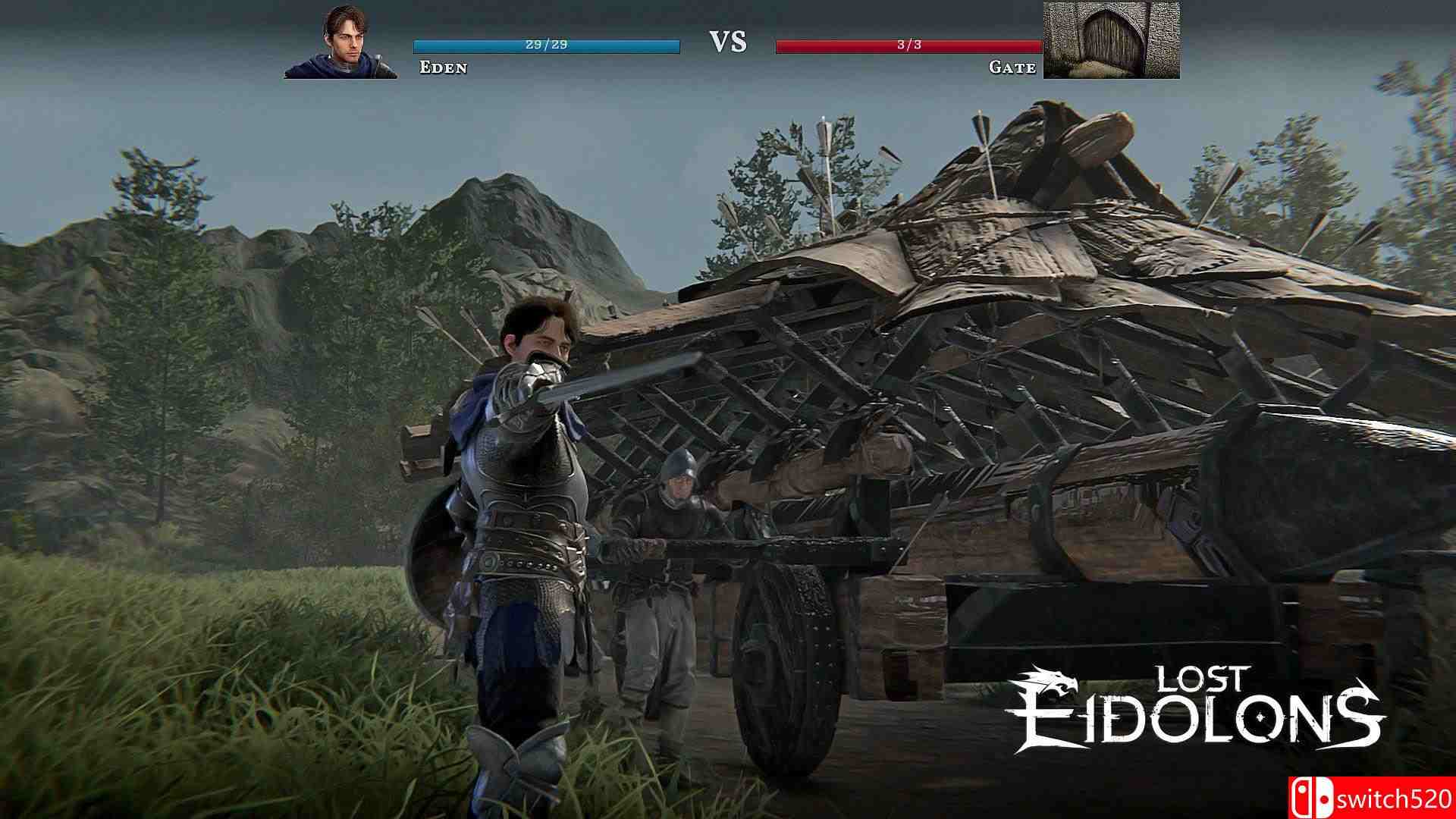Select the Gate name label
The width and height of the screenshot is (1456, 819).
(1012, 67)
